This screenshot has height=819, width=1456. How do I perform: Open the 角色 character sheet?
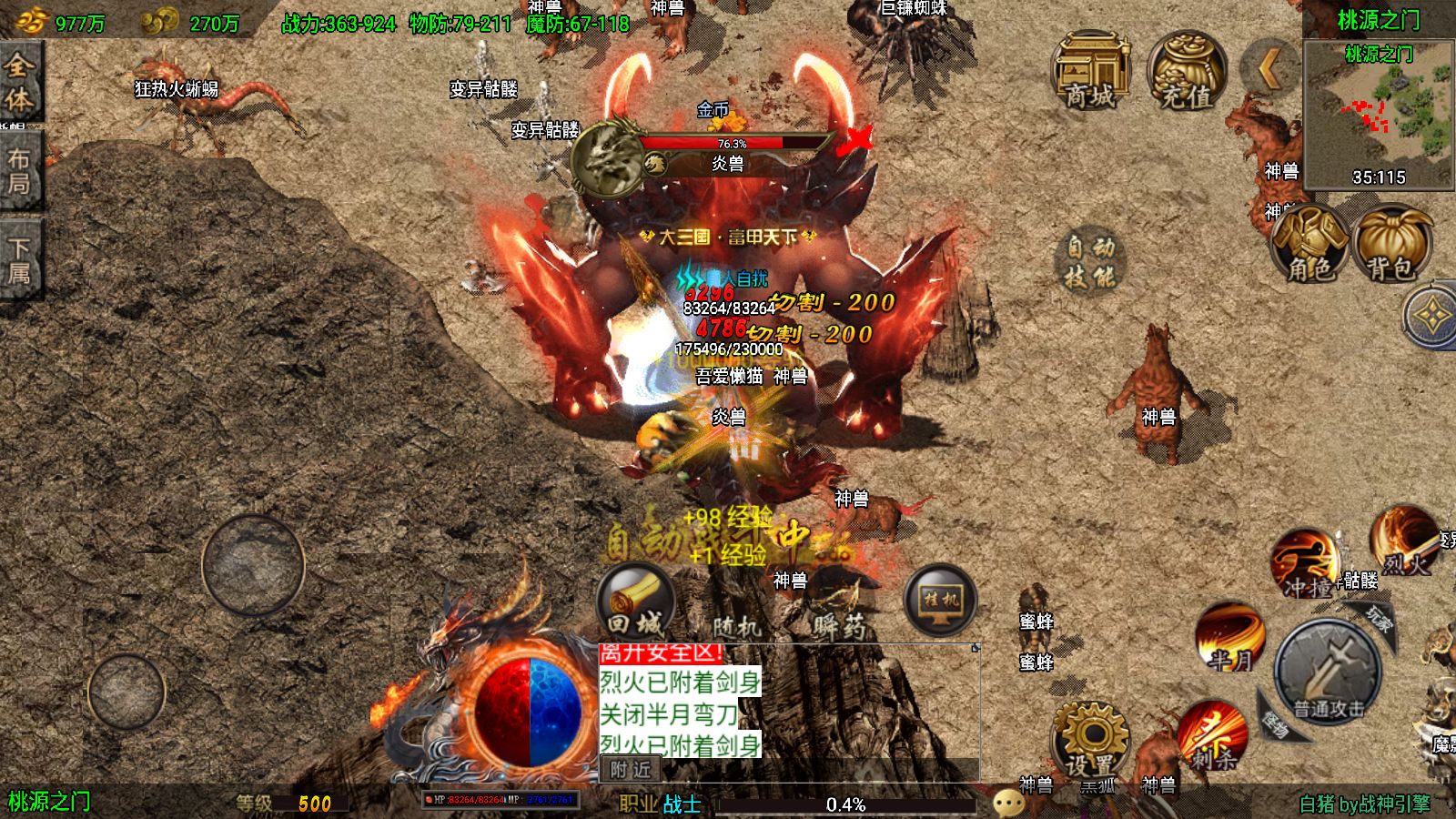pyautogui.click(x=1309, y=242)
